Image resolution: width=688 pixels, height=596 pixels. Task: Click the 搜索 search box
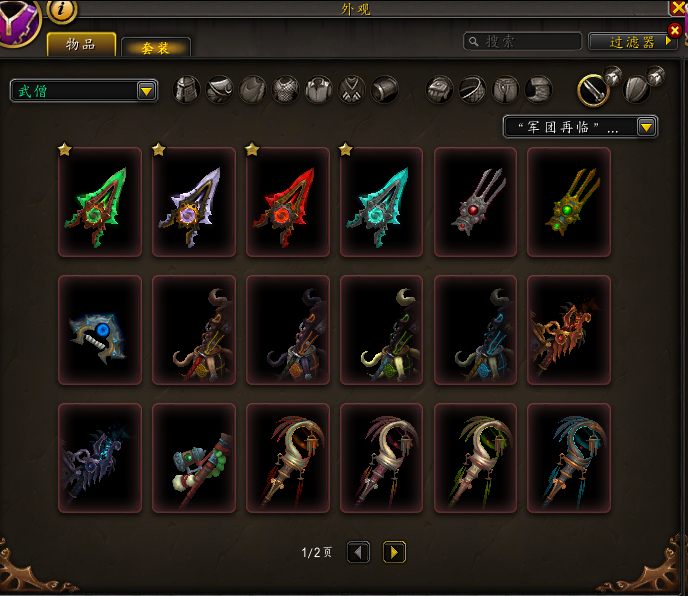(x=523, y=42)
